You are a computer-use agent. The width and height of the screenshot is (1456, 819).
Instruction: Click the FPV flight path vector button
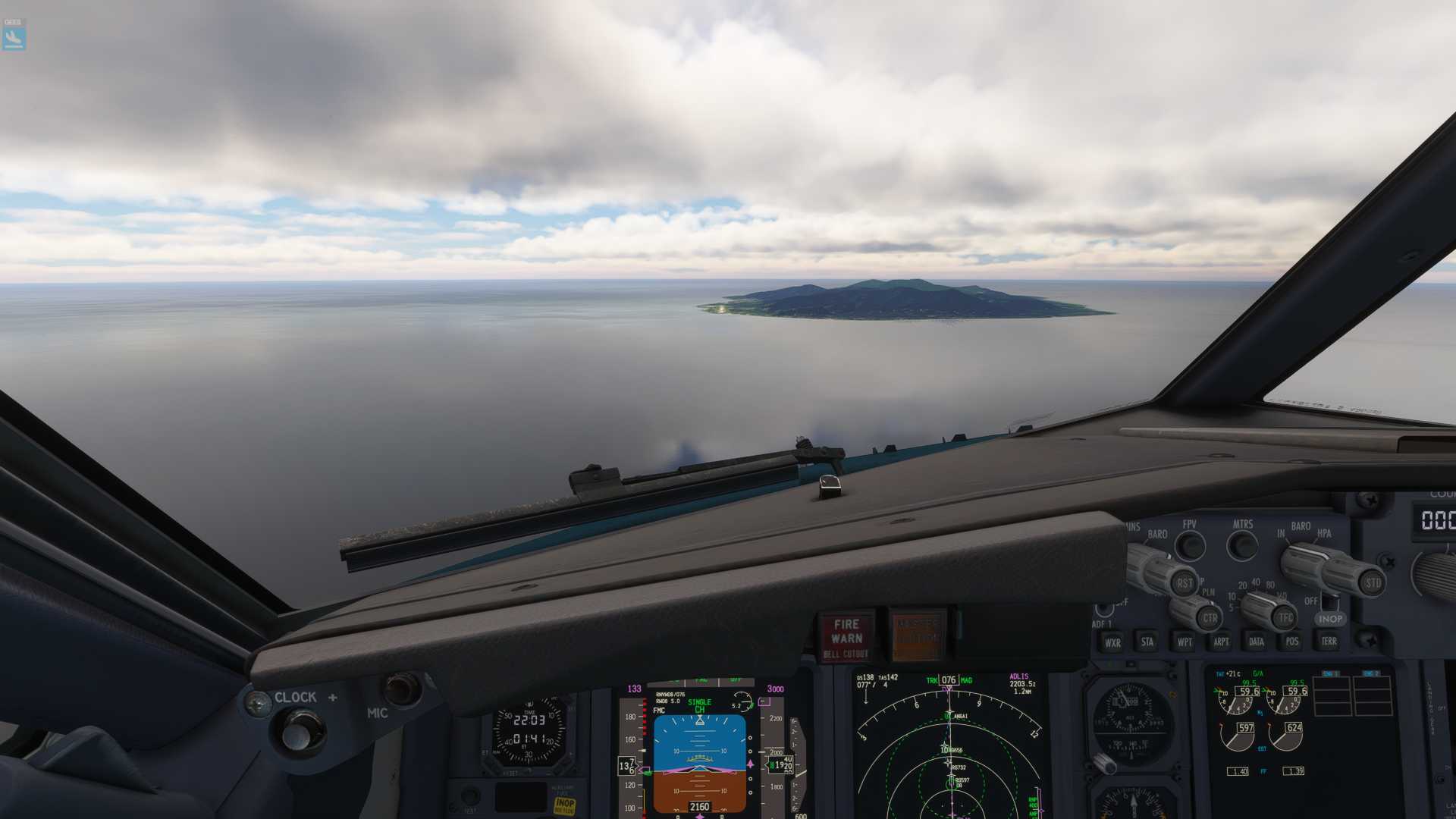coord(1190,545)
